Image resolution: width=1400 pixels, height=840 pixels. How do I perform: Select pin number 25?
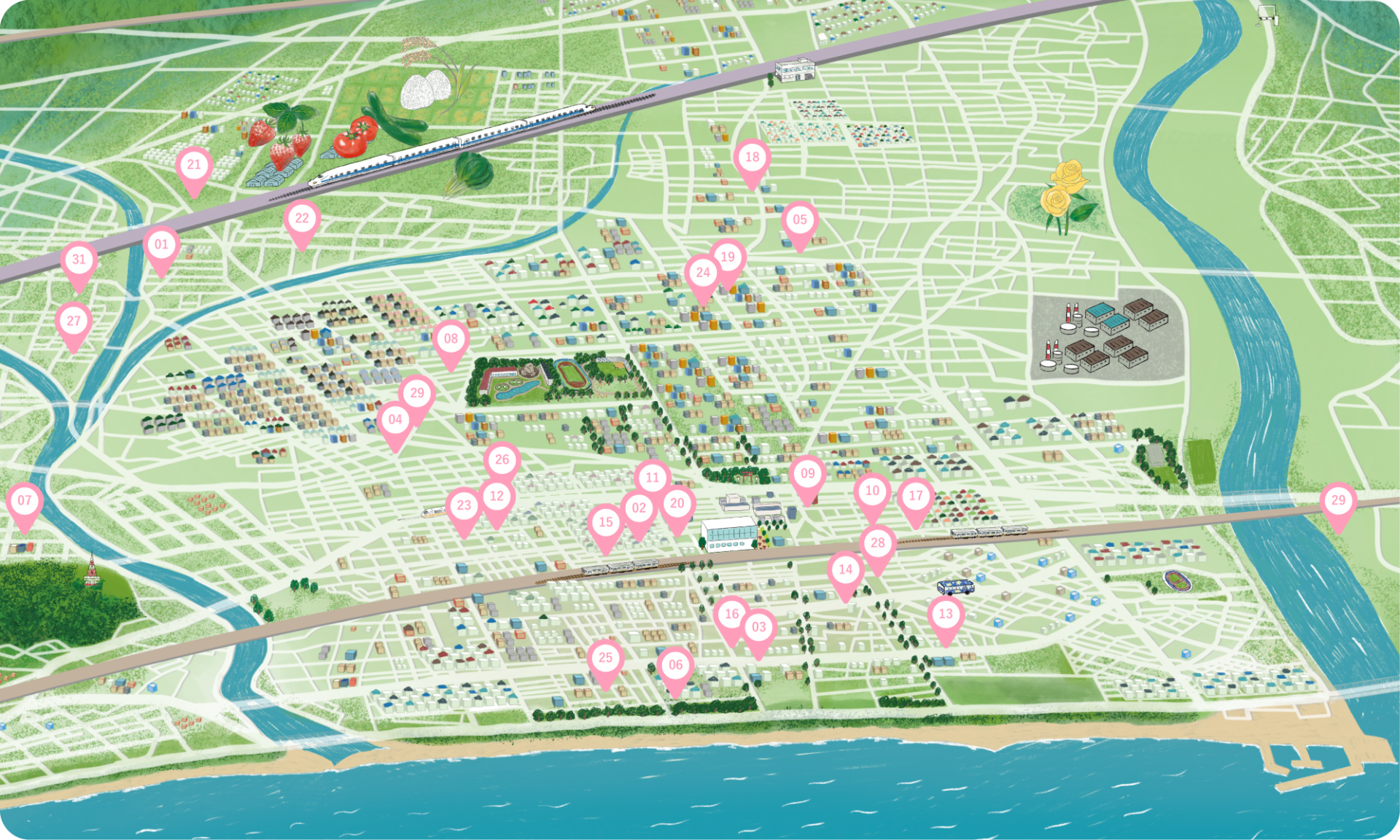point(605,658)
